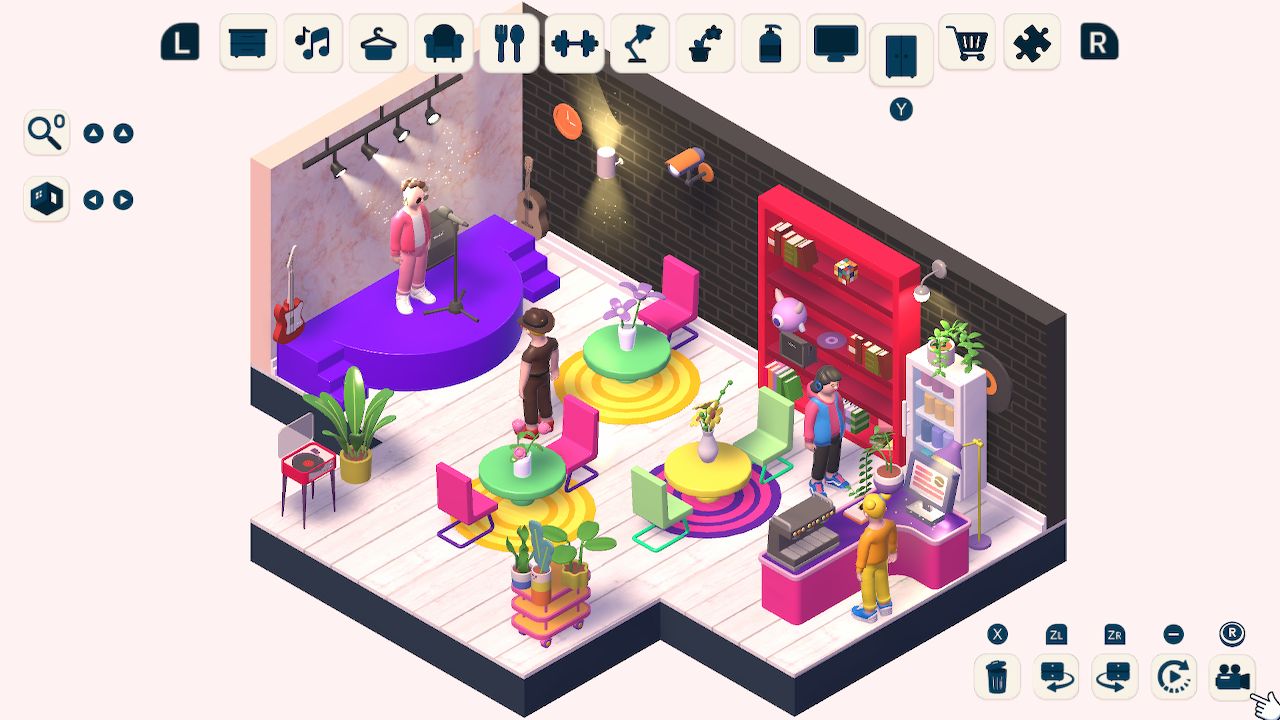1280x720 pixels.
Task: Open the music instruments category
Action: pyautogui.click(x=312, y=44)
